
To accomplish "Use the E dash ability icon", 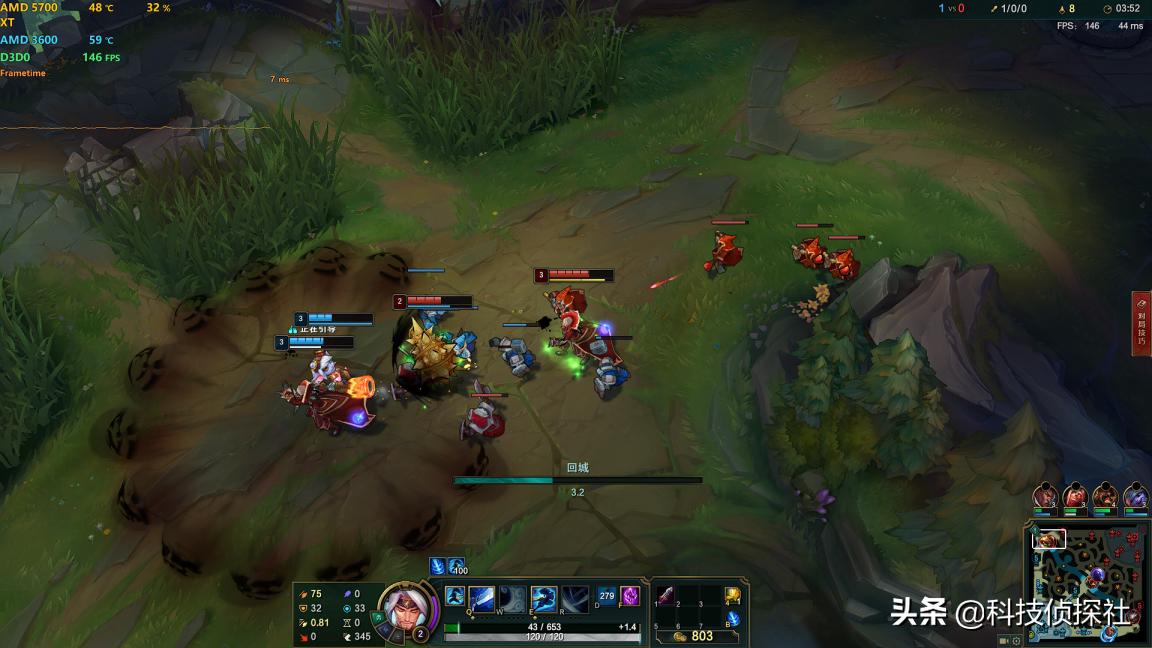I will coord(544,600).
